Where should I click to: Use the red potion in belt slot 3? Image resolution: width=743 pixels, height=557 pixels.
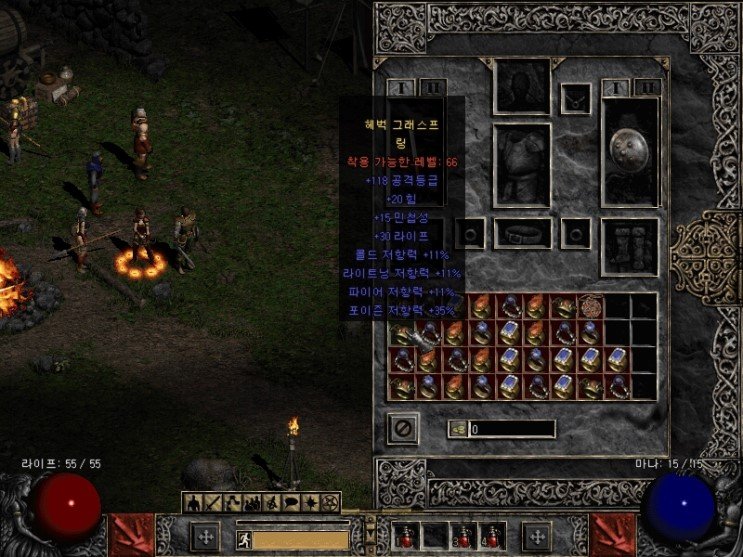point(463,537)
